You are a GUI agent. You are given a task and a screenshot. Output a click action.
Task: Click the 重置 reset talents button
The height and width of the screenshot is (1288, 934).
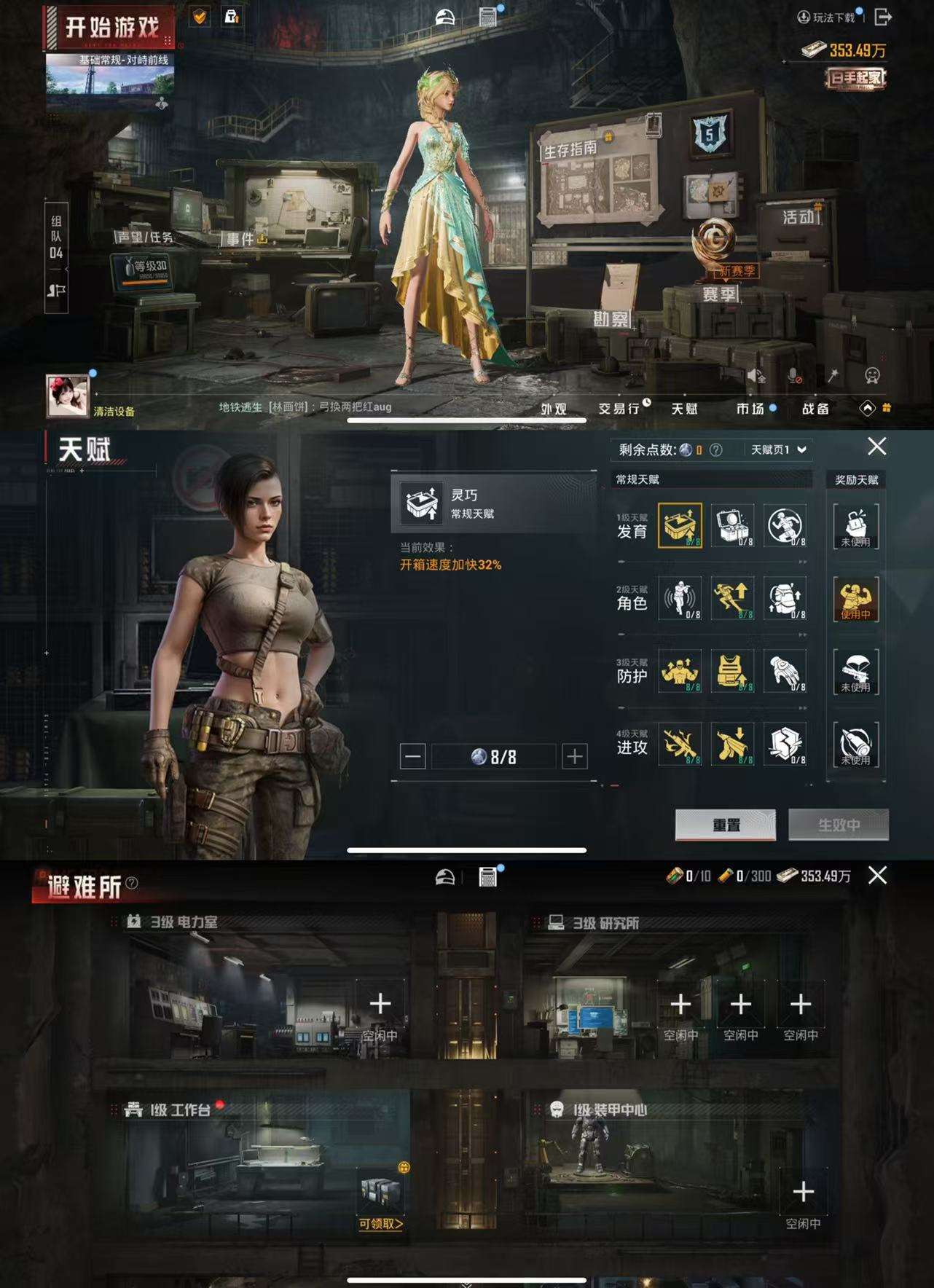click(x=726, y=825)
